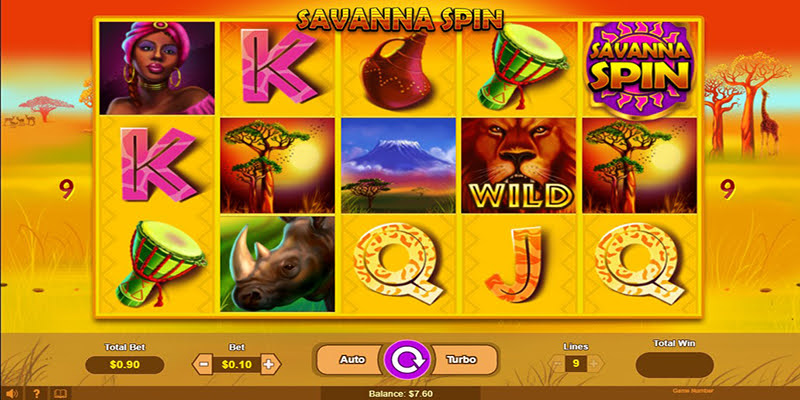Increase the bet with the plus button

268,365
